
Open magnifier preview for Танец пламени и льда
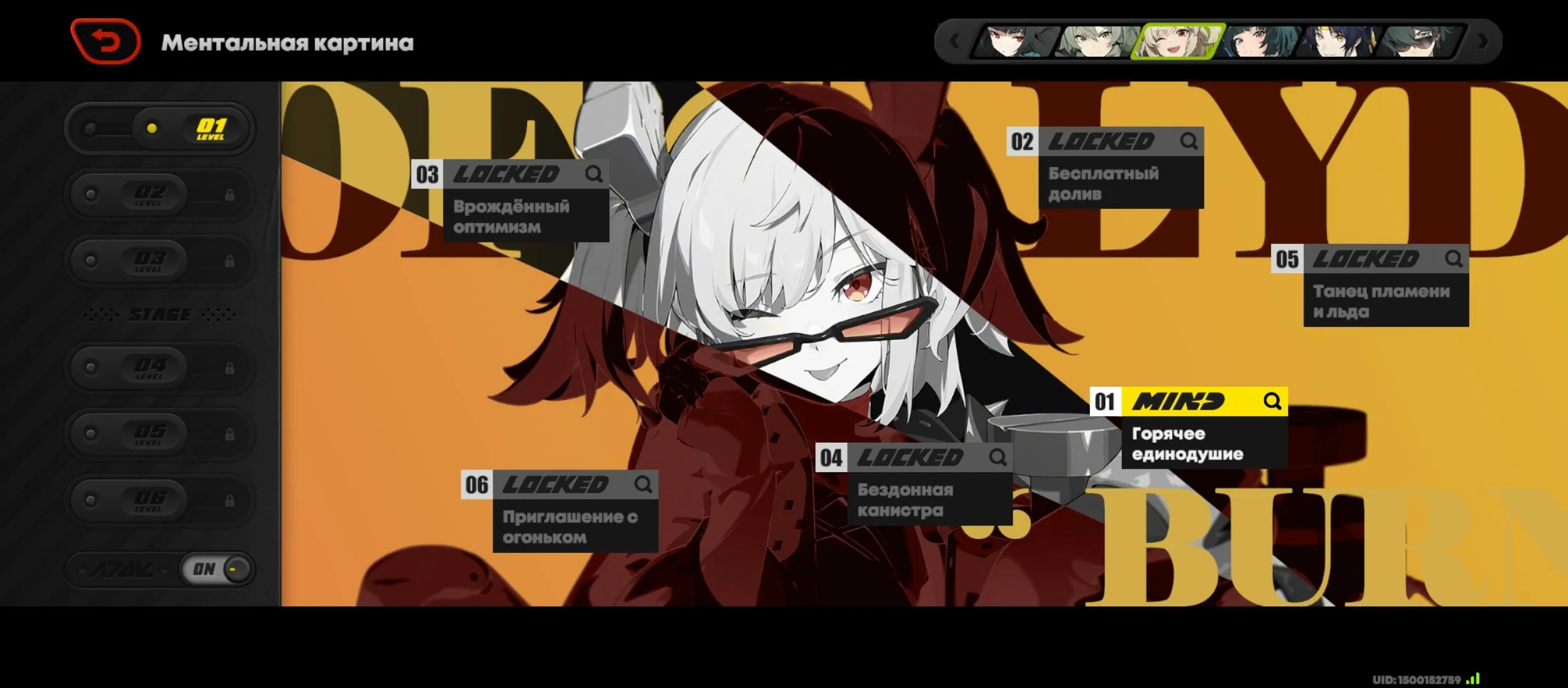click(1455, 259)
